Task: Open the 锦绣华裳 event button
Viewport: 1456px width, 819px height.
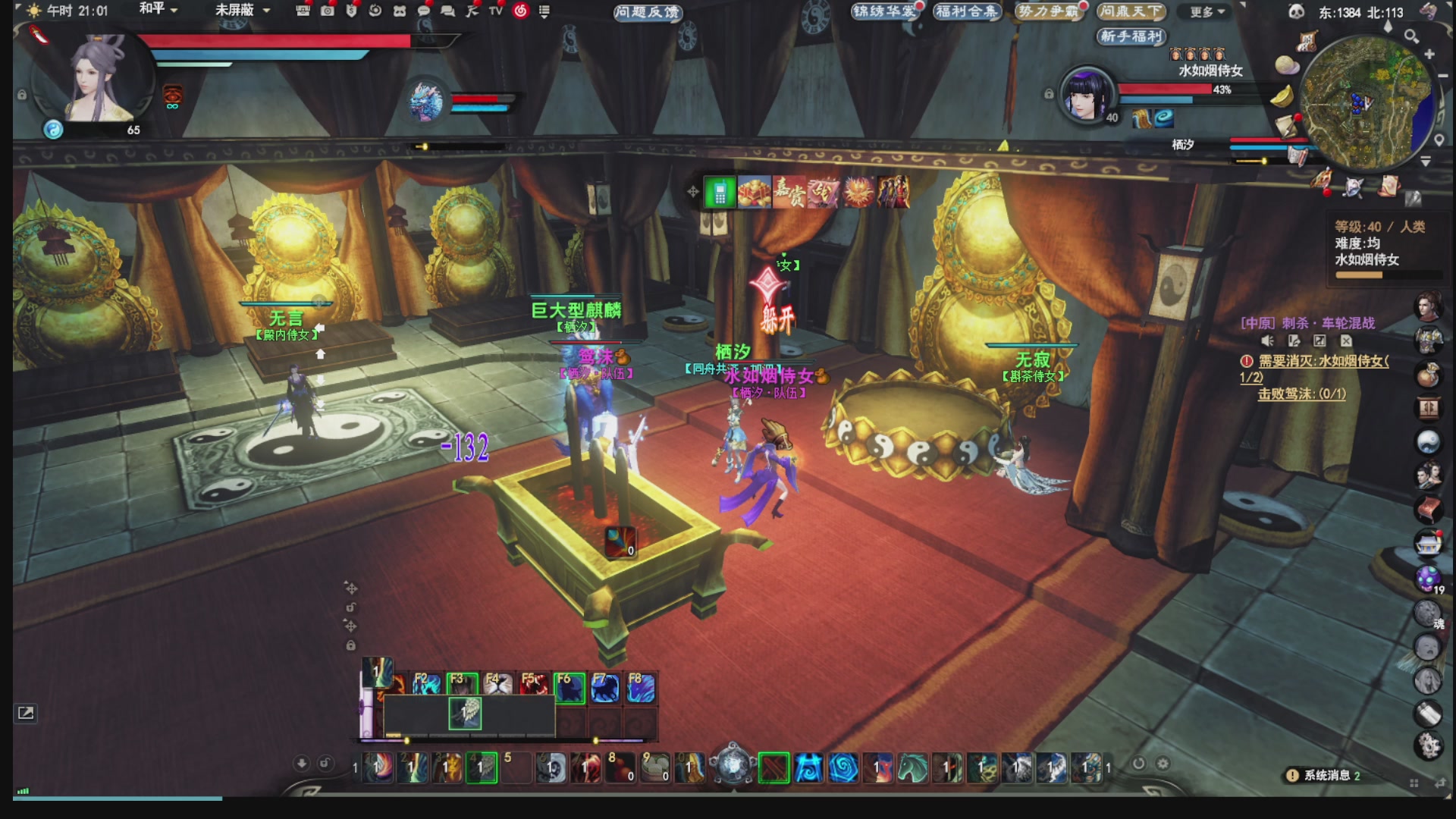Action: 884,11
